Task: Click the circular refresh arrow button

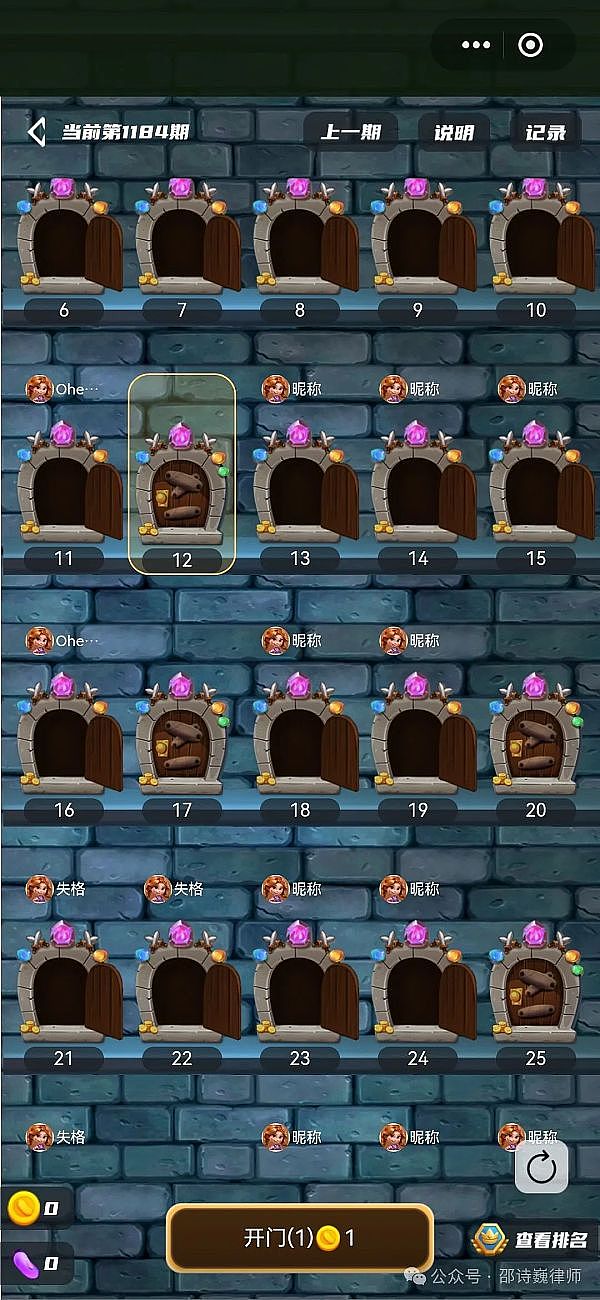Action: 542,1167
